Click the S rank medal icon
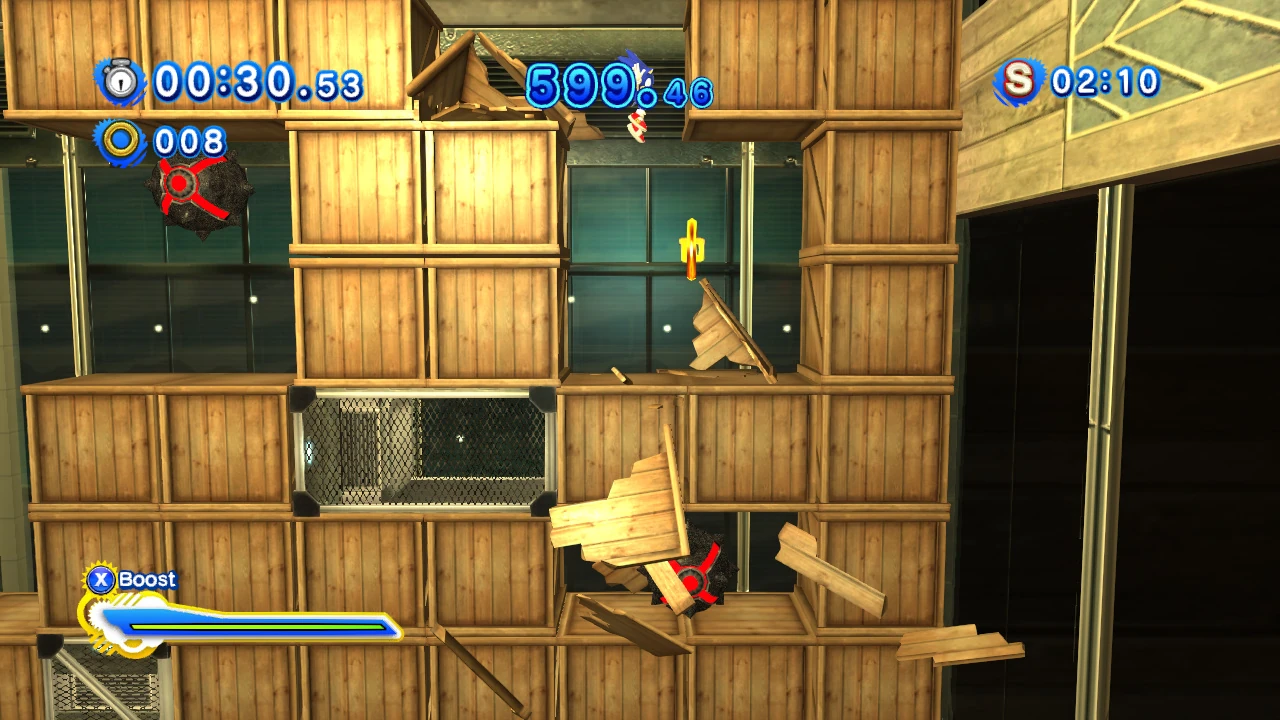This screenshot has height=720, width=1280. tap(1019, 81)
